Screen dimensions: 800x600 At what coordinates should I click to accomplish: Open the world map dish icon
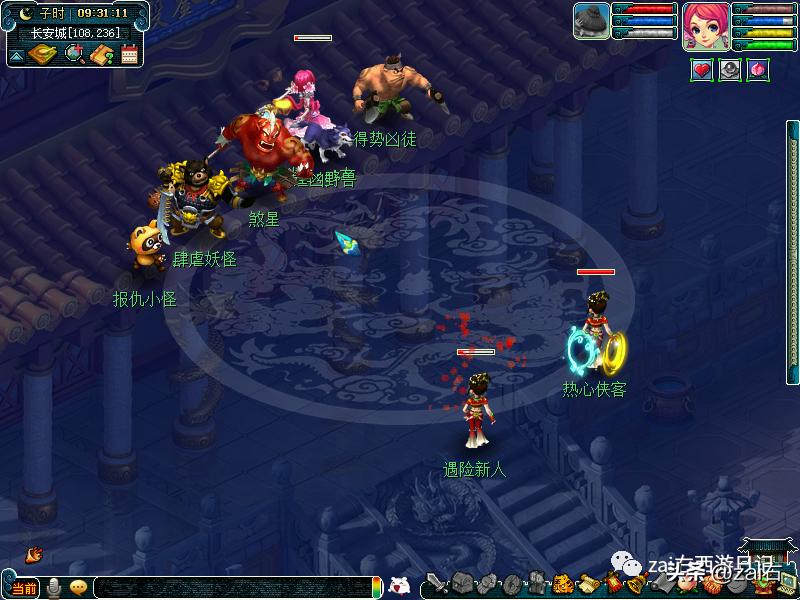pos(41,54)
